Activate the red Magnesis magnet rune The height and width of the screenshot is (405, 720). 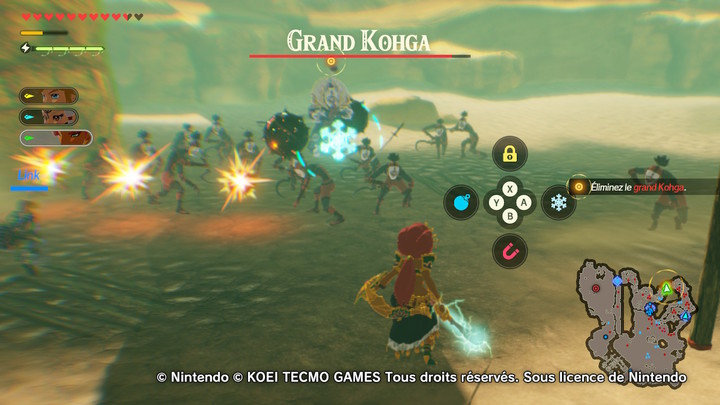(510, 251)
